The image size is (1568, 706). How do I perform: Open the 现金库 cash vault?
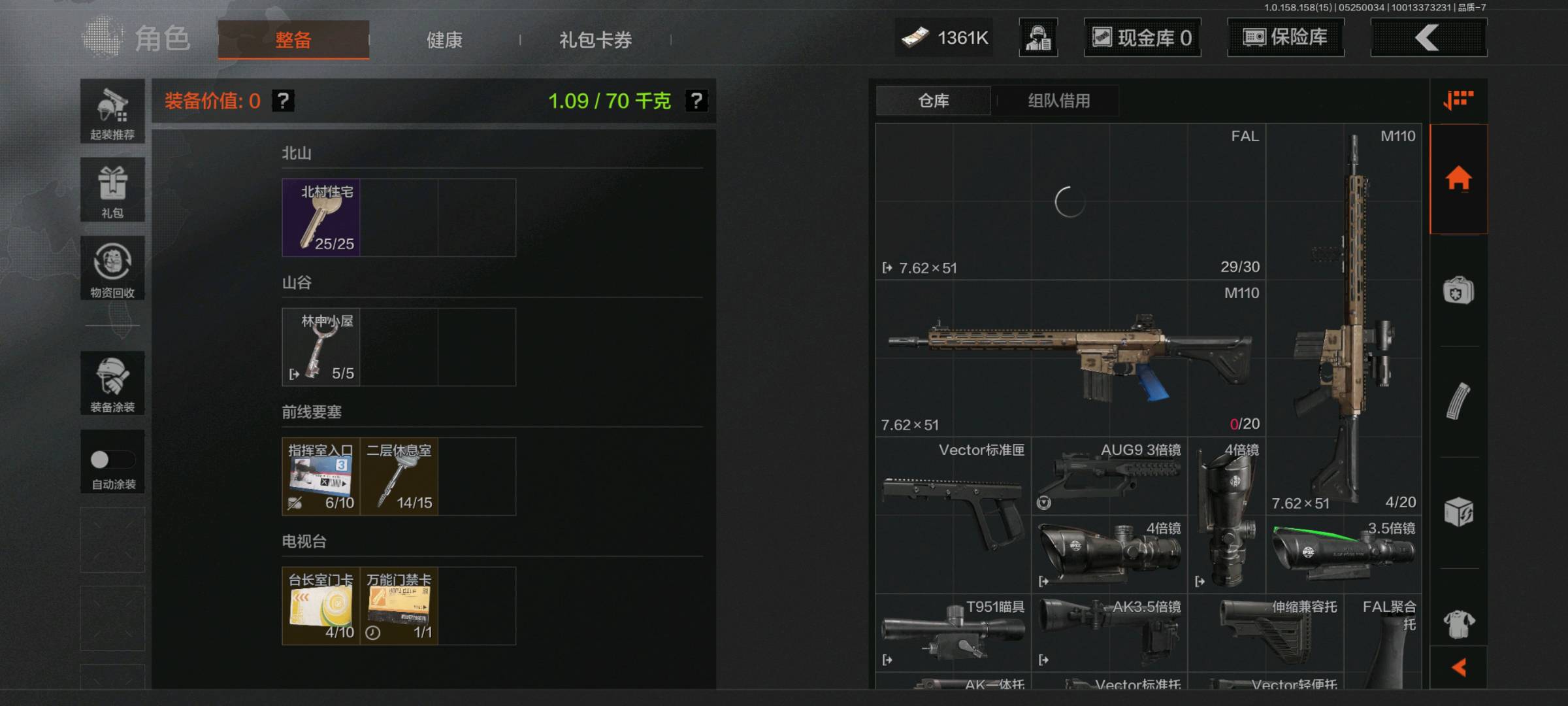click(1142, 38)
